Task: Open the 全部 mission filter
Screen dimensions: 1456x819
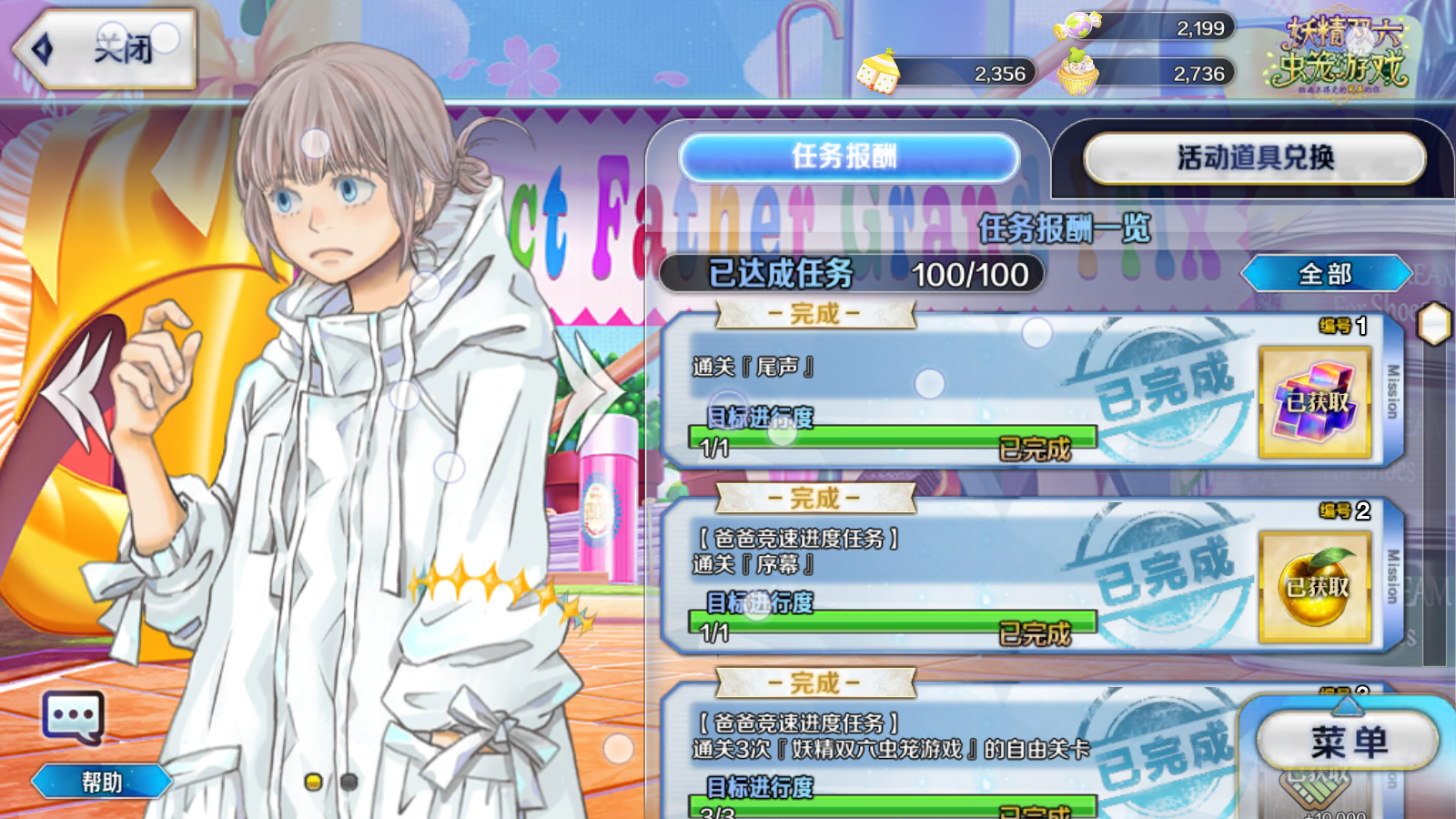Action: [1326, 274]
